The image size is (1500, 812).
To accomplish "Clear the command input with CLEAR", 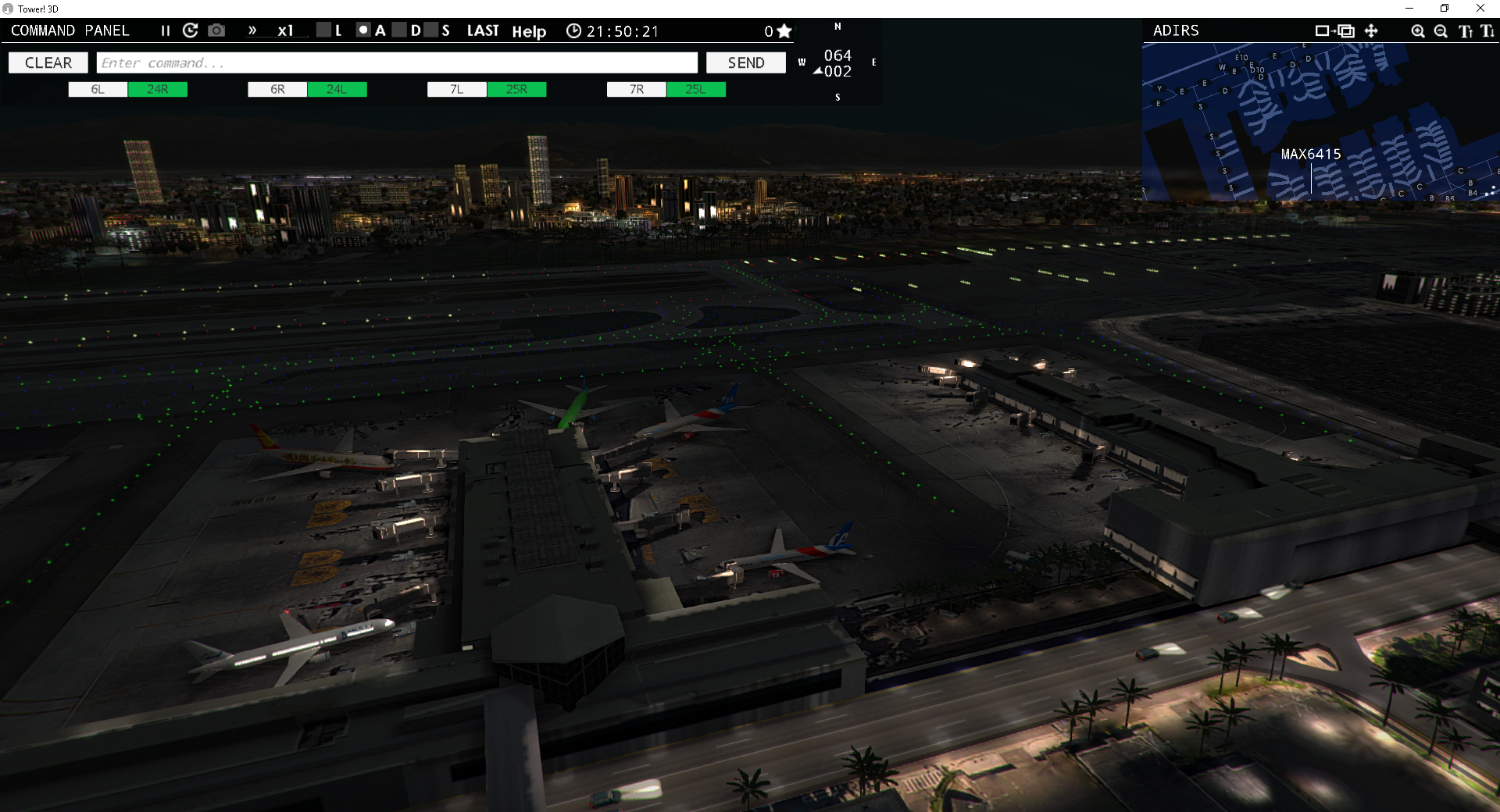I will [x=48, y=62].
